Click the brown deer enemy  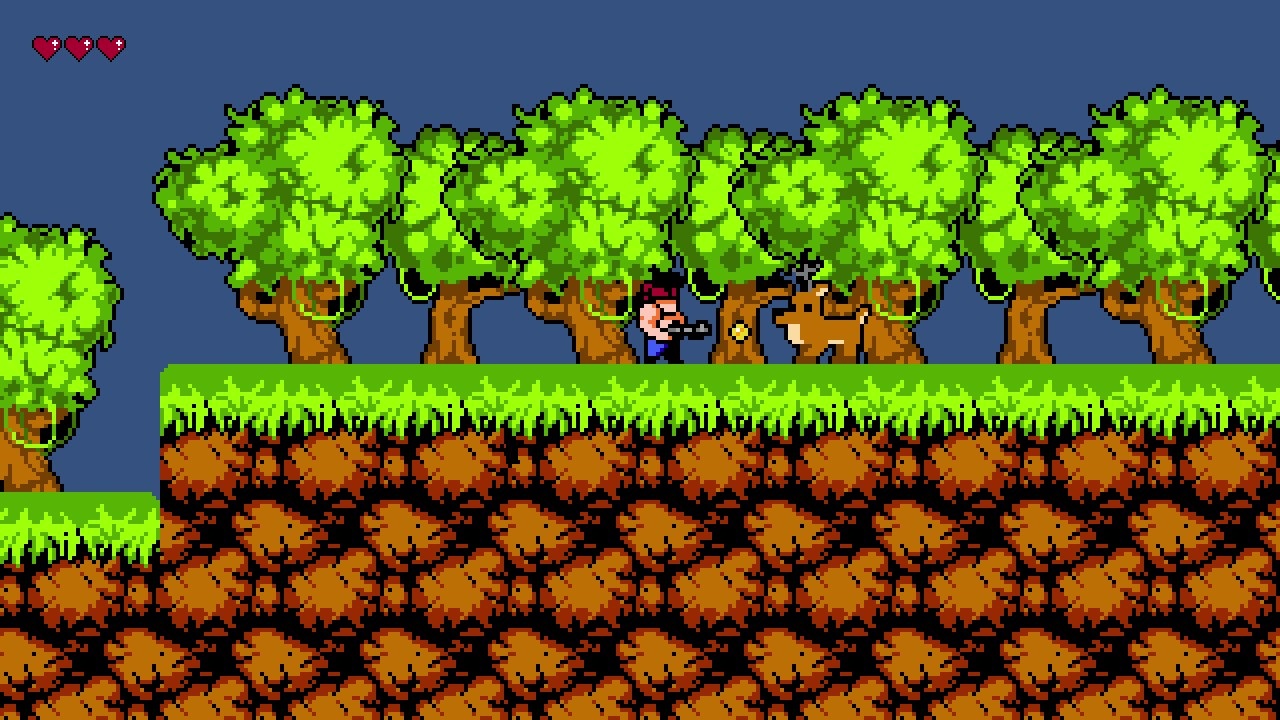pos(820,330)
